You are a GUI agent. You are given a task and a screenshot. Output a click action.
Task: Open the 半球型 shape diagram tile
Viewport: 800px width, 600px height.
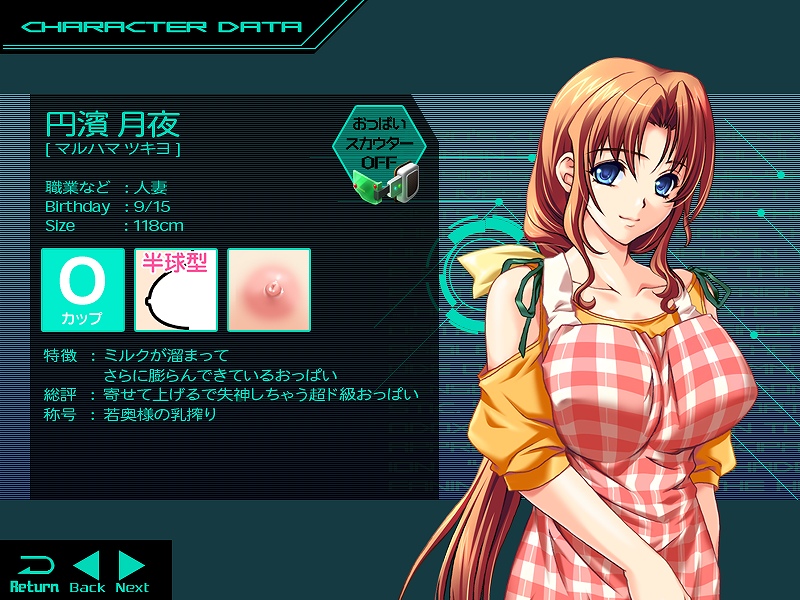coord(176,290)
